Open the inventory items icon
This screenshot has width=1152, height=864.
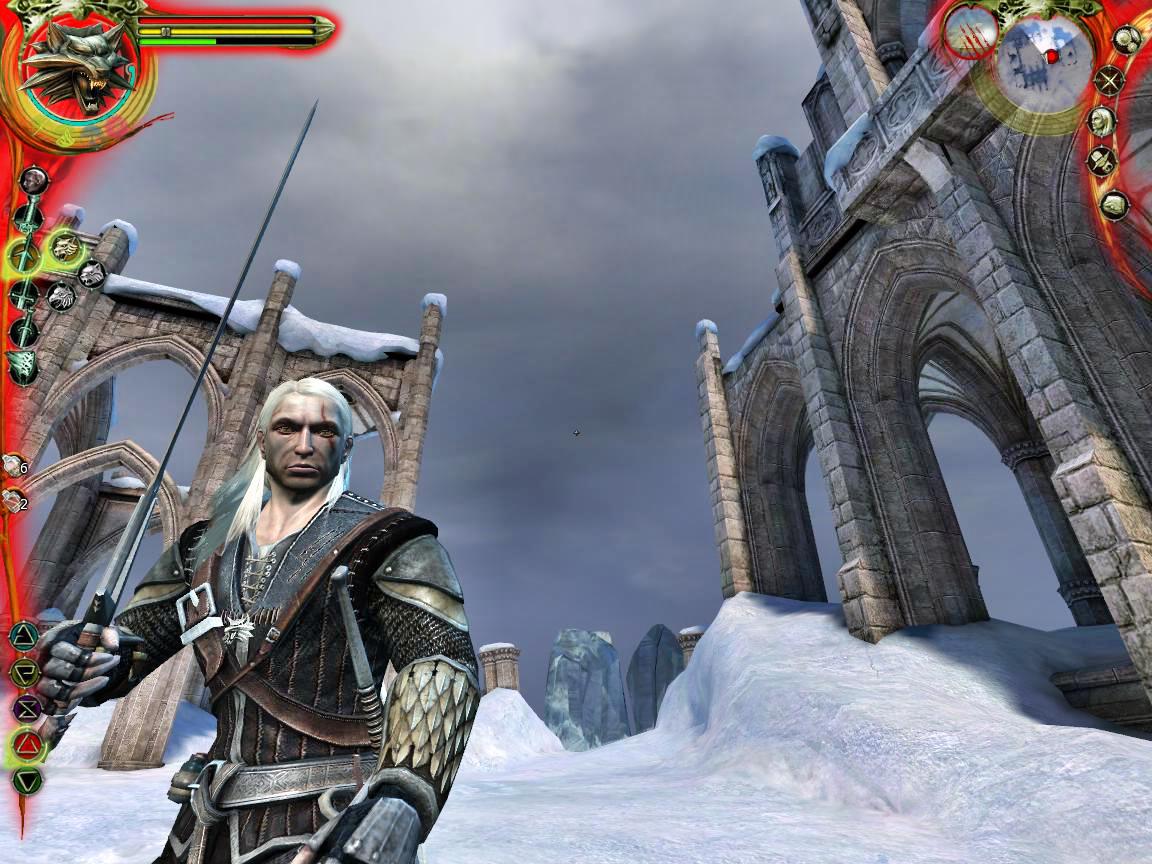pyautogui.click(x=1102, y=161)
